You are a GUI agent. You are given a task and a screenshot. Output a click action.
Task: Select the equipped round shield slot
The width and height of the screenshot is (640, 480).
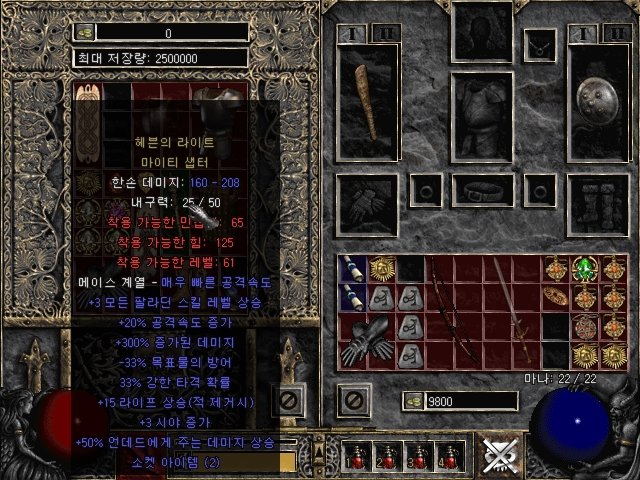[598, 104]
